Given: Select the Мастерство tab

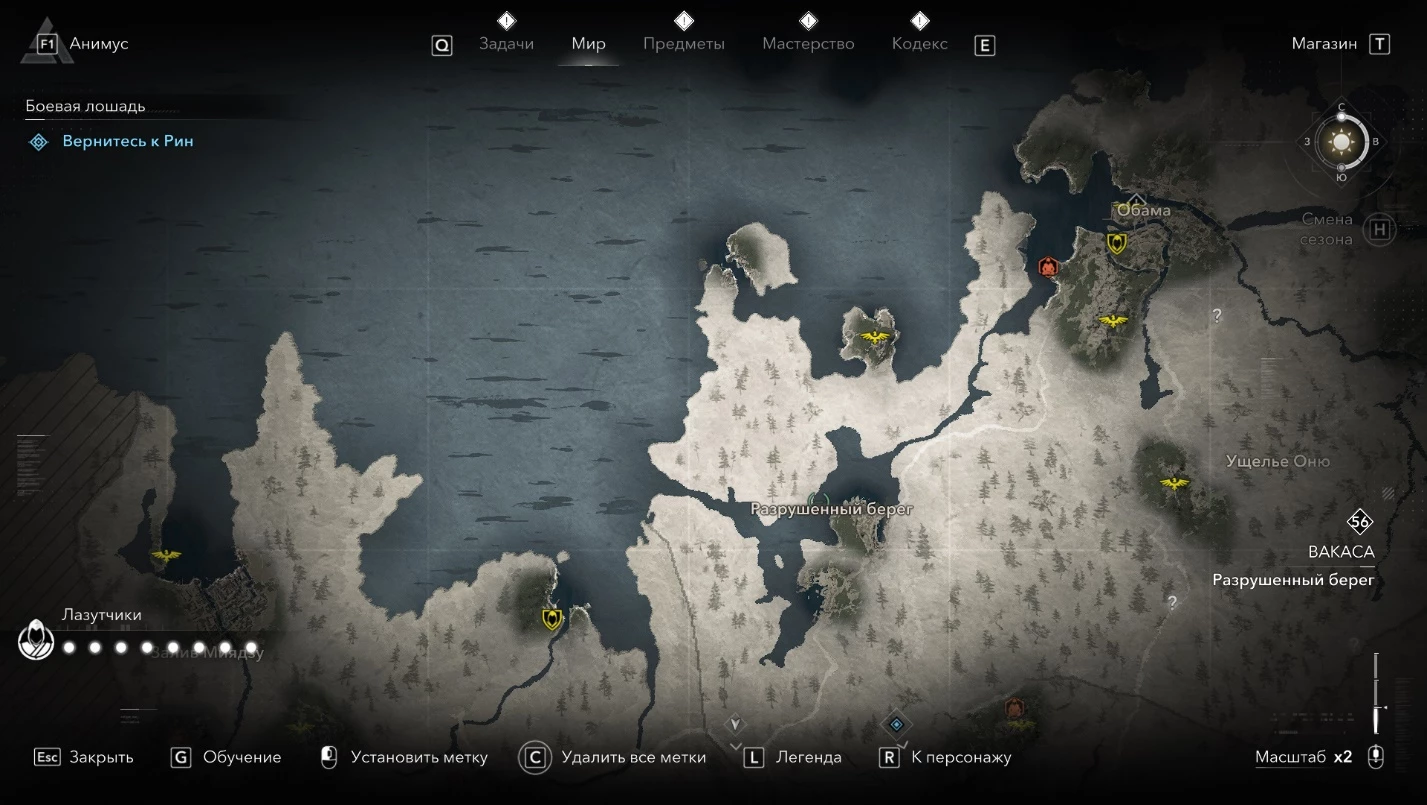Looking at the screenshot, I should [808, 44].
